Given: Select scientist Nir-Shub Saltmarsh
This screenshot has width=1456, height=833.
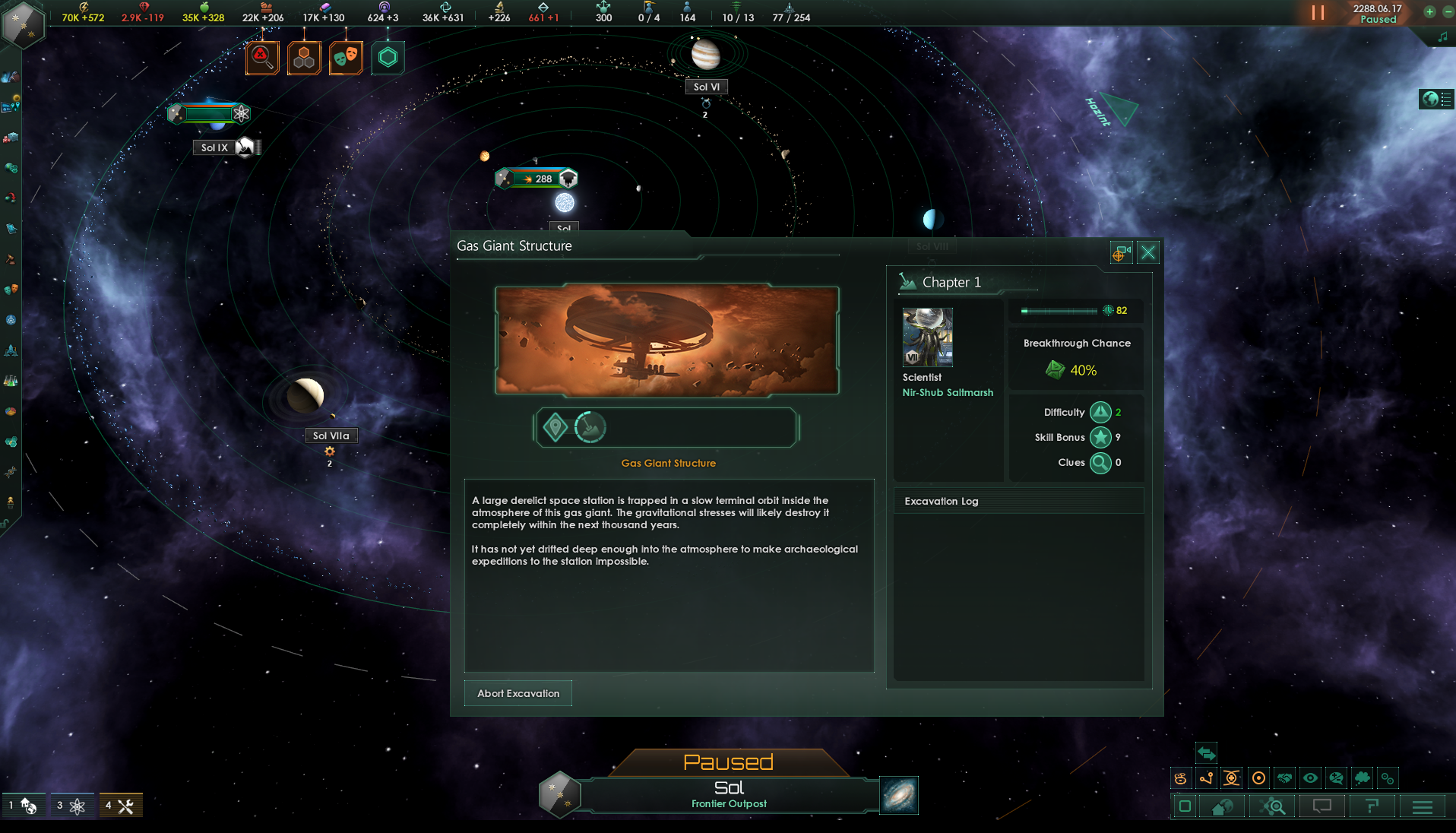Looking at the screenshot, I should pos(927,337).
